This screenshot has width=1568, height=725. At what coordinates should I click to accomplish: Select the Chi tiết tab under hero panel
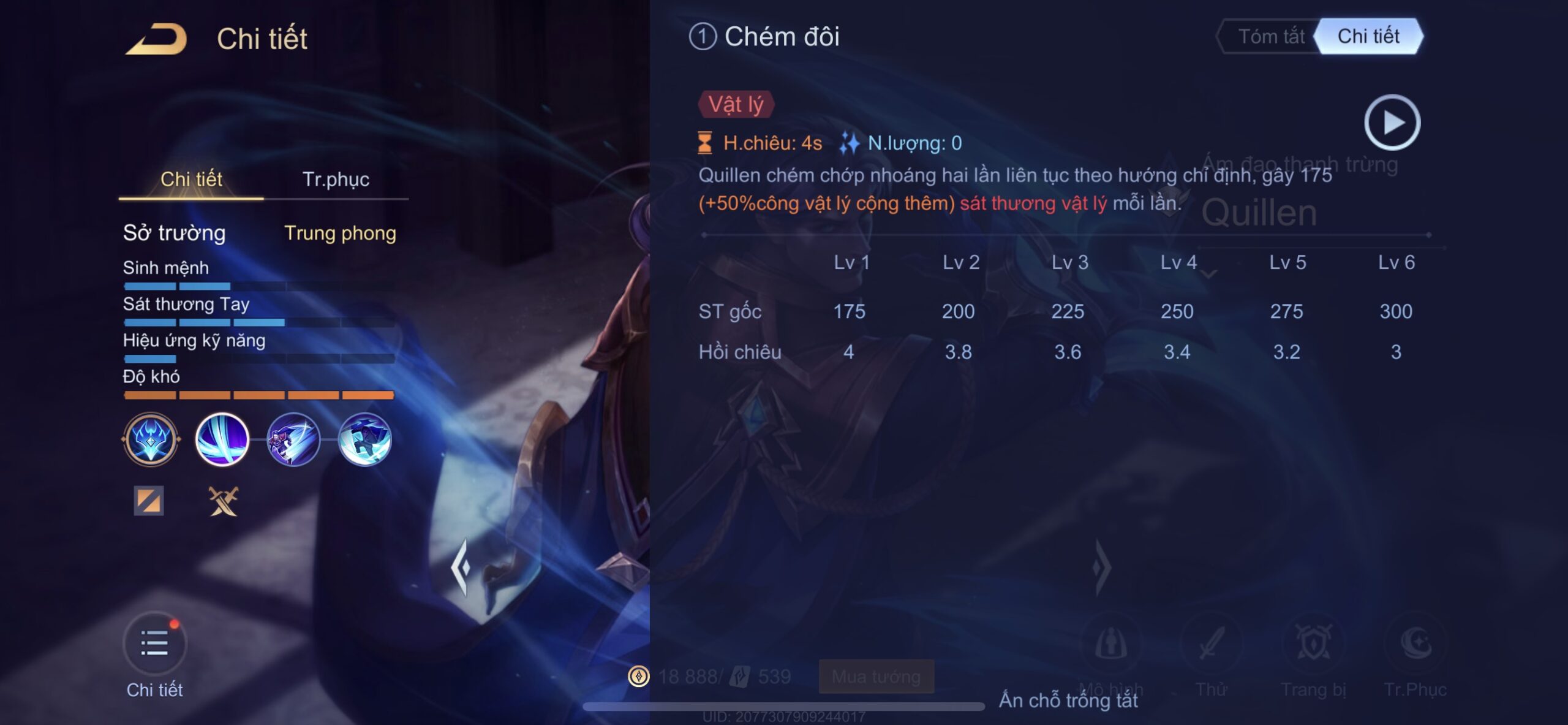pos(191,180)
